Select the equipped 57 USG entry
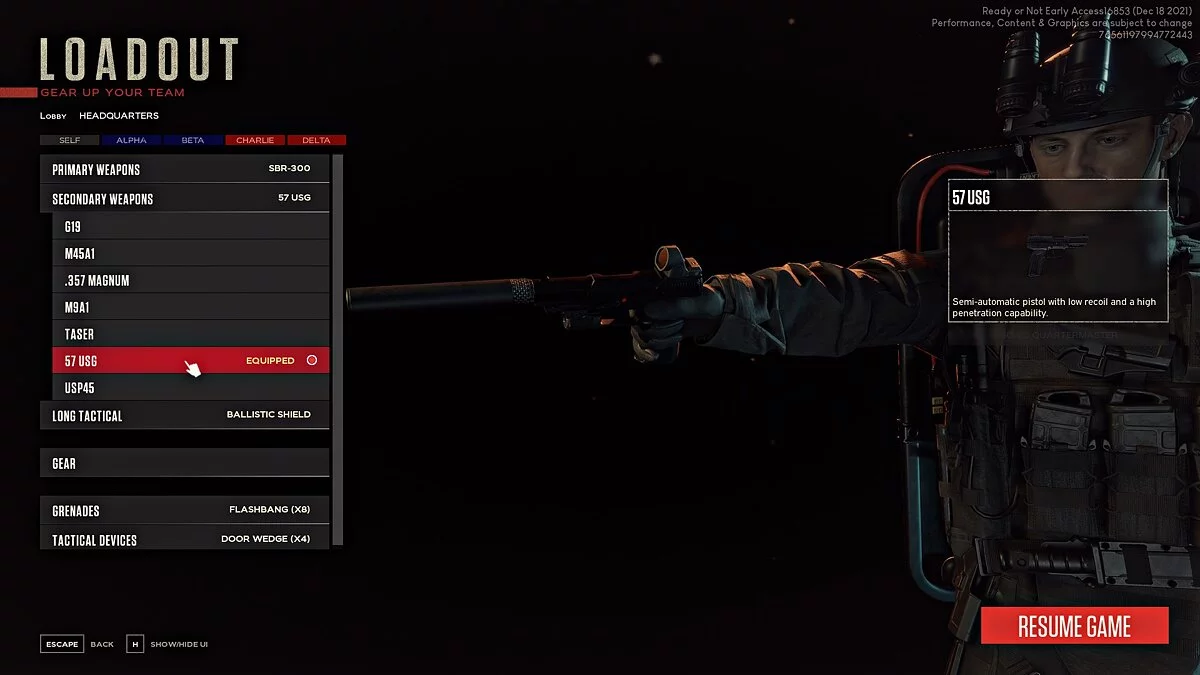 coord(190,360)
